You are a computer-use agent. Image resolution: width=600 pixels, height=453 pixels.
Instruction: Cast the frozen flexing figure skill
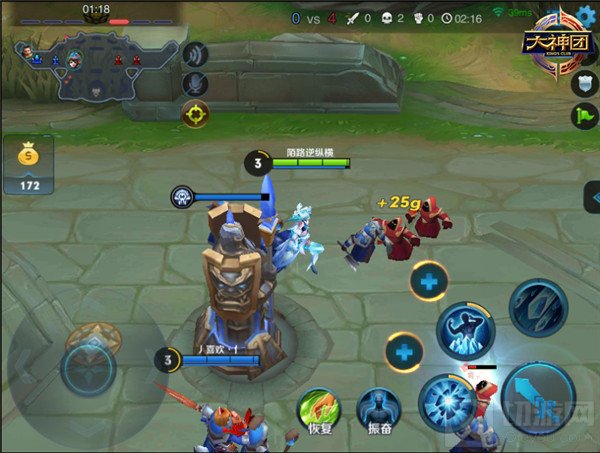(x=467, y=330)
